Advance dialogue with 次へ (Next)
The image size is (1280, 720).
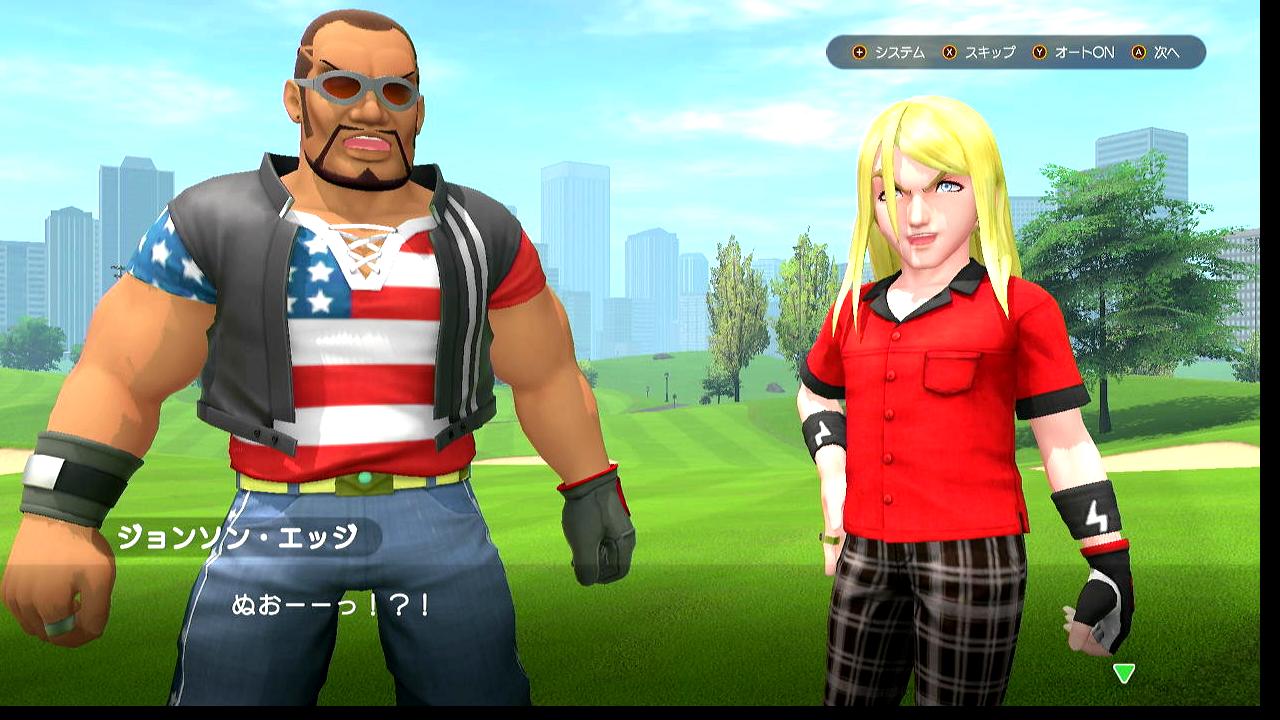coord(1158,52)
